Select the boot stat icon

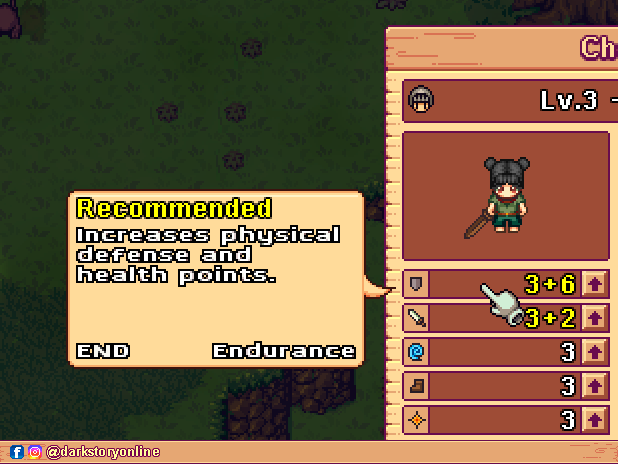coord(417,386)
